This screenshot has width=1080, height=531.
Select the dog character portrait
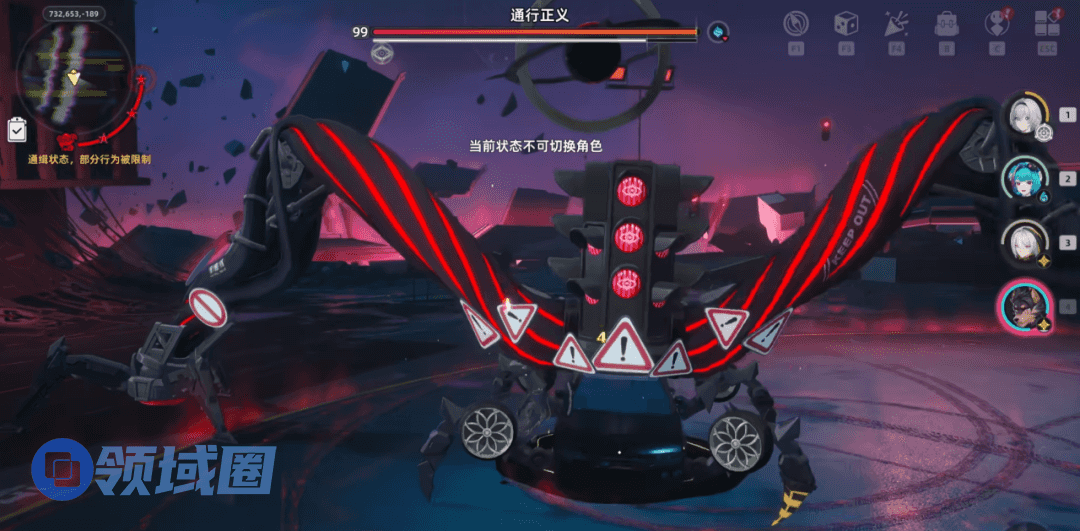(1025, 306)
